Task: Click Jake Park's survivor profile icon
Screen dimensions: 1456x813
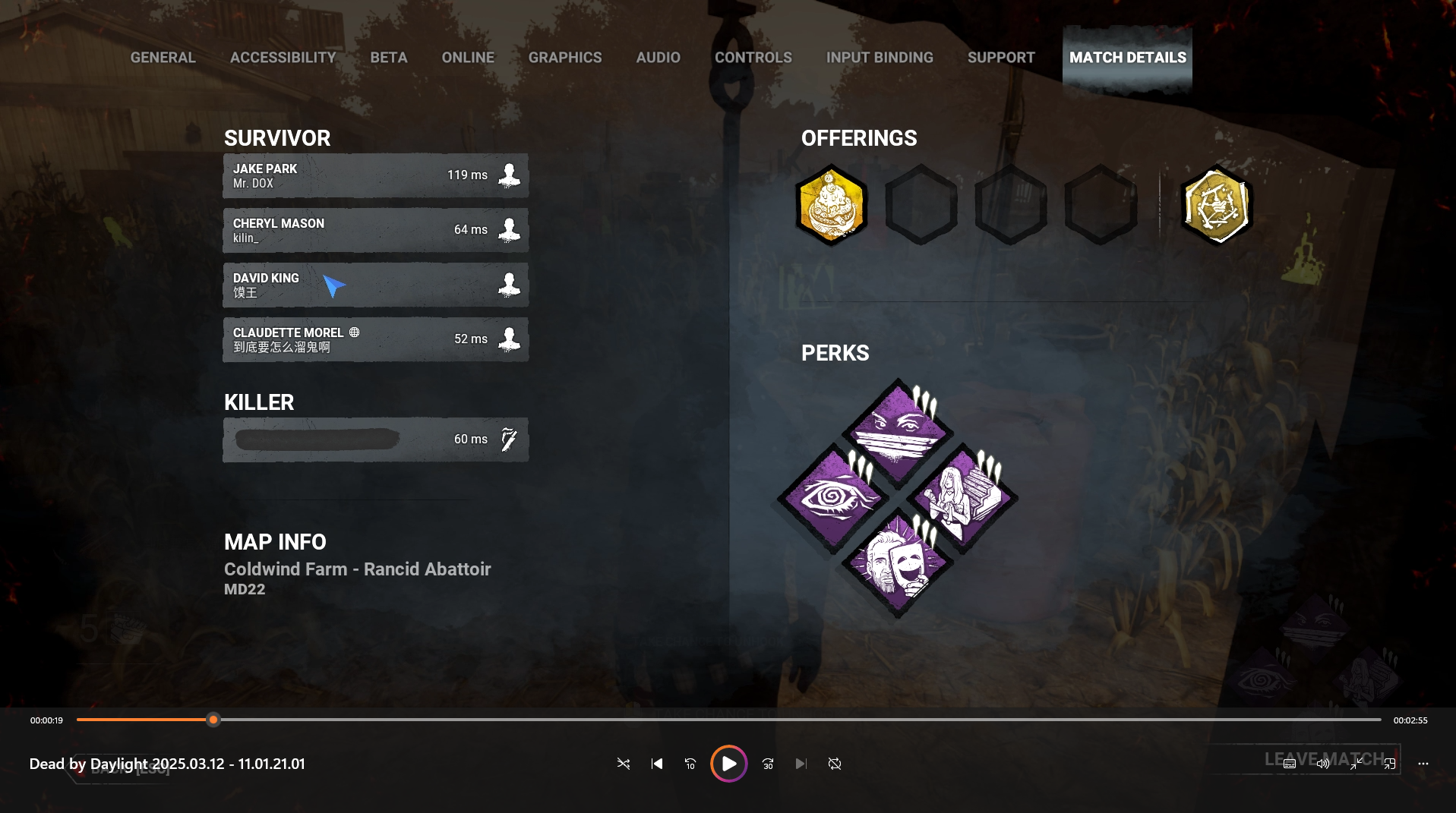Action: tap(508, 175)
